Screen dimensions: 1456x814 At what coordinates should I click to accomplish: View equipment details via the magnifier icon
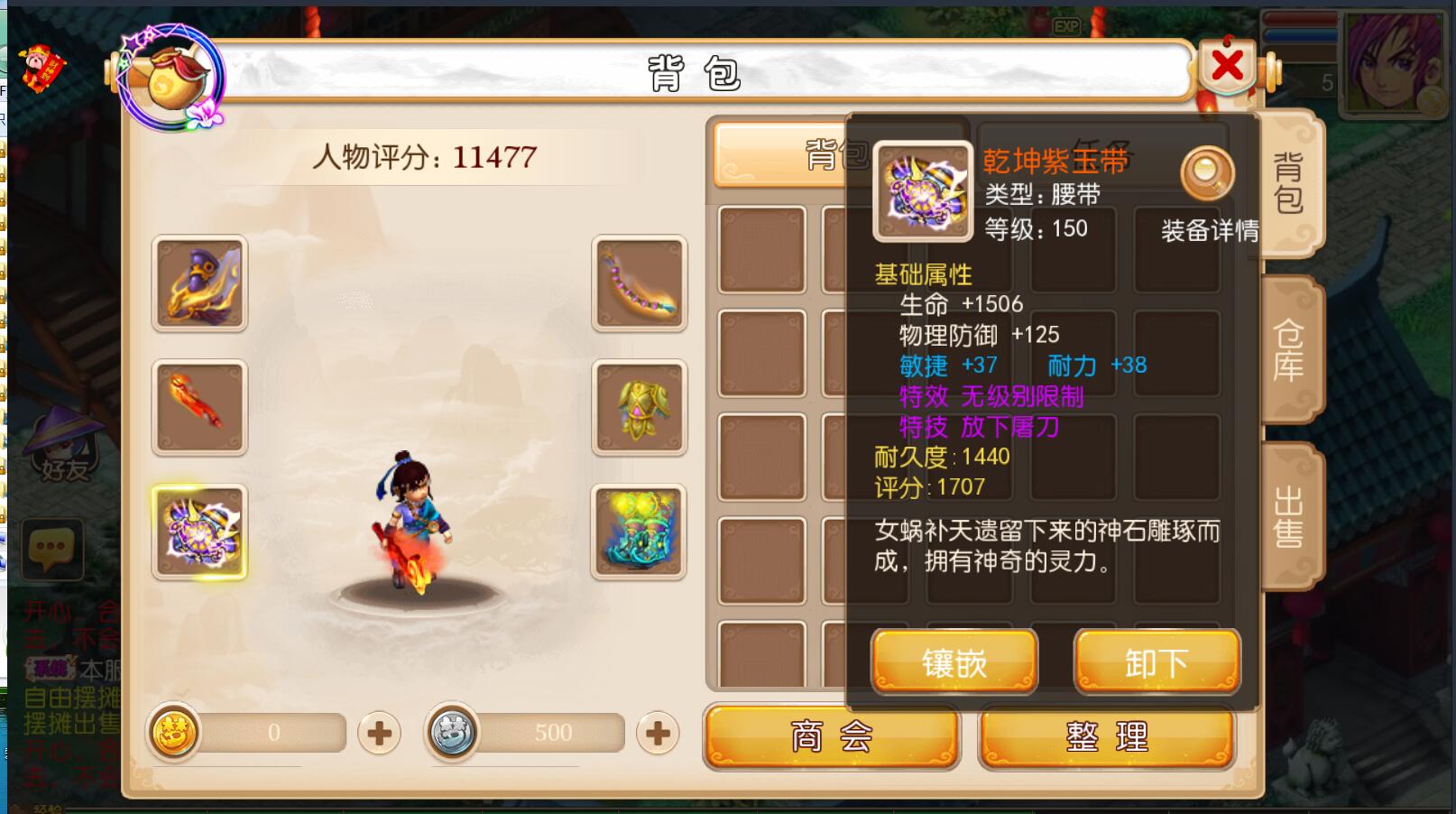pos(1207,172)
